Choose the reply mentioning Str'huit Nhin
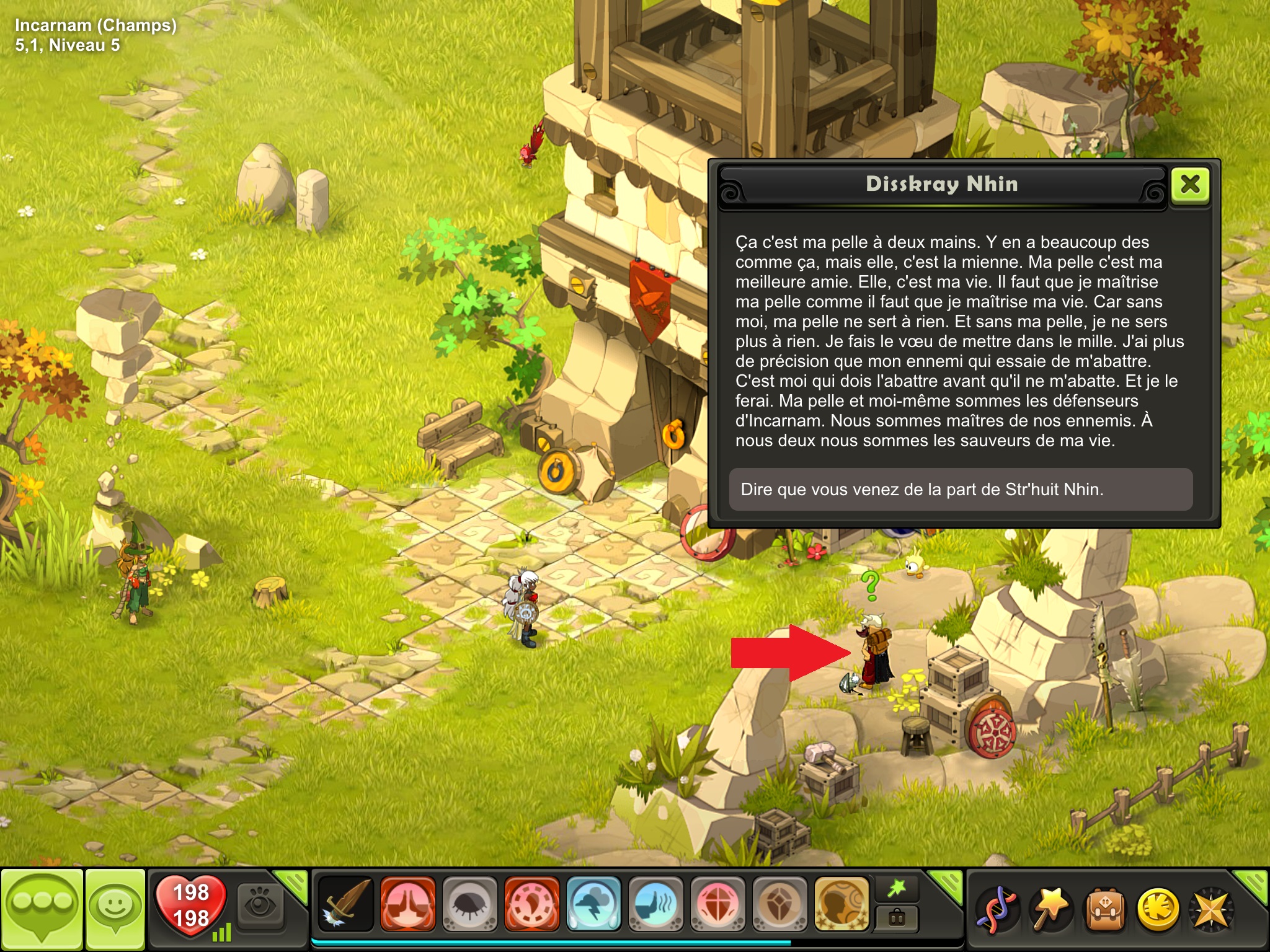This screenshot has width=1270, height=952. coord(960,490)
